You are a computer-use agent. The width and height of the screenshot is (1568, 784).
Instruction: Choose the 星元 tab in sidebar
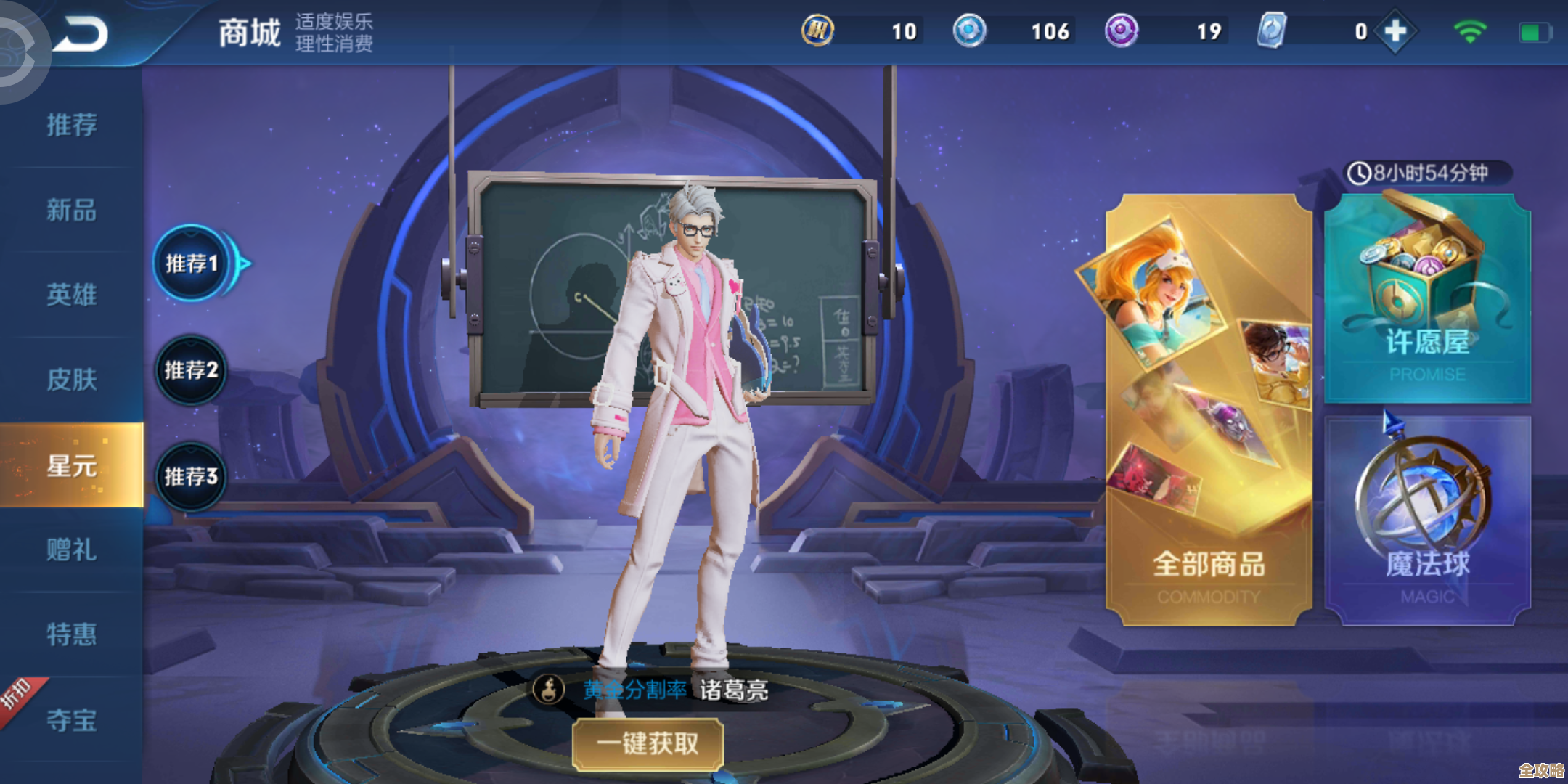[x=71, y=465]
